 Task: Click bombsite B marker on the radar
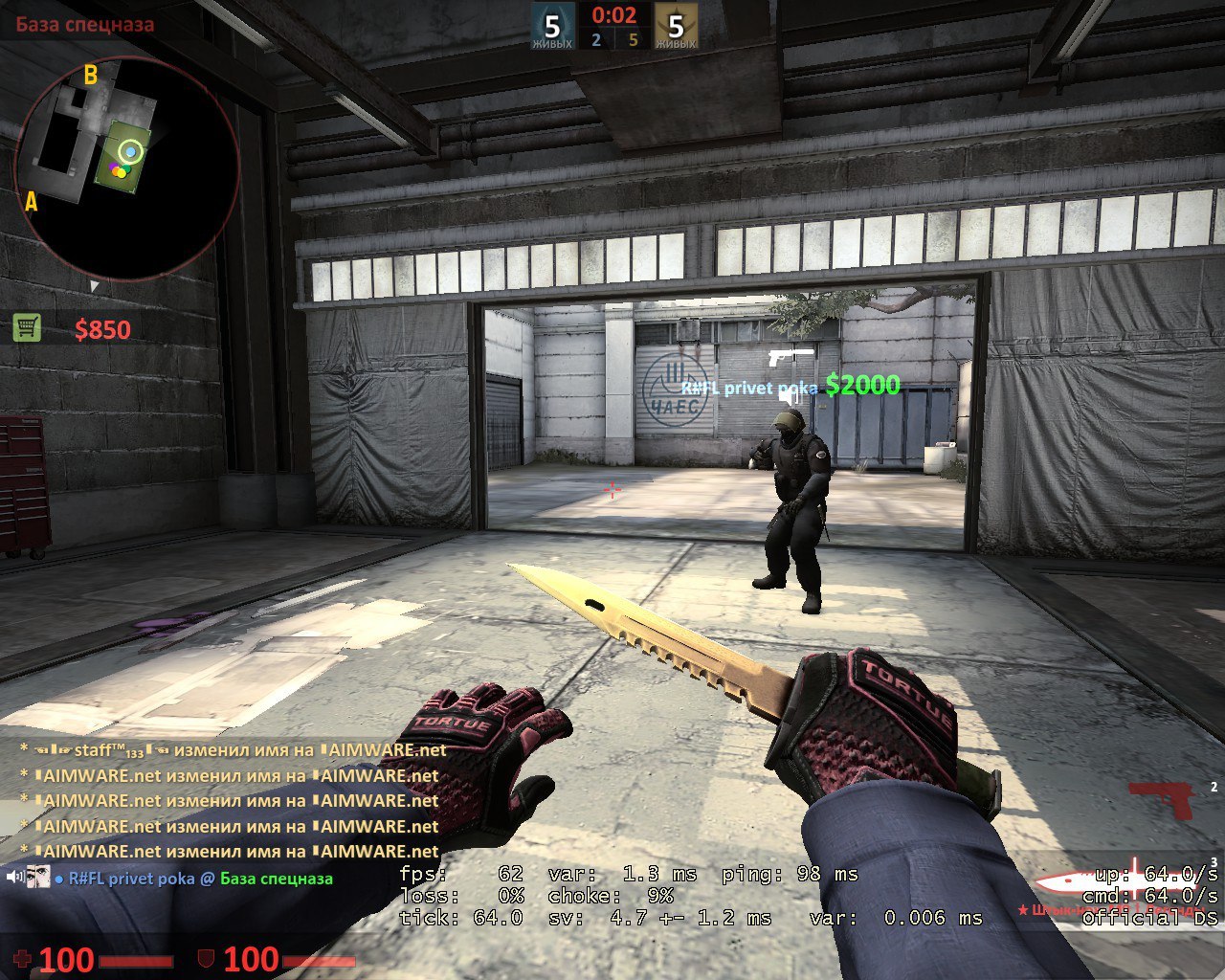pyautogui.click(x=91, y=74)
